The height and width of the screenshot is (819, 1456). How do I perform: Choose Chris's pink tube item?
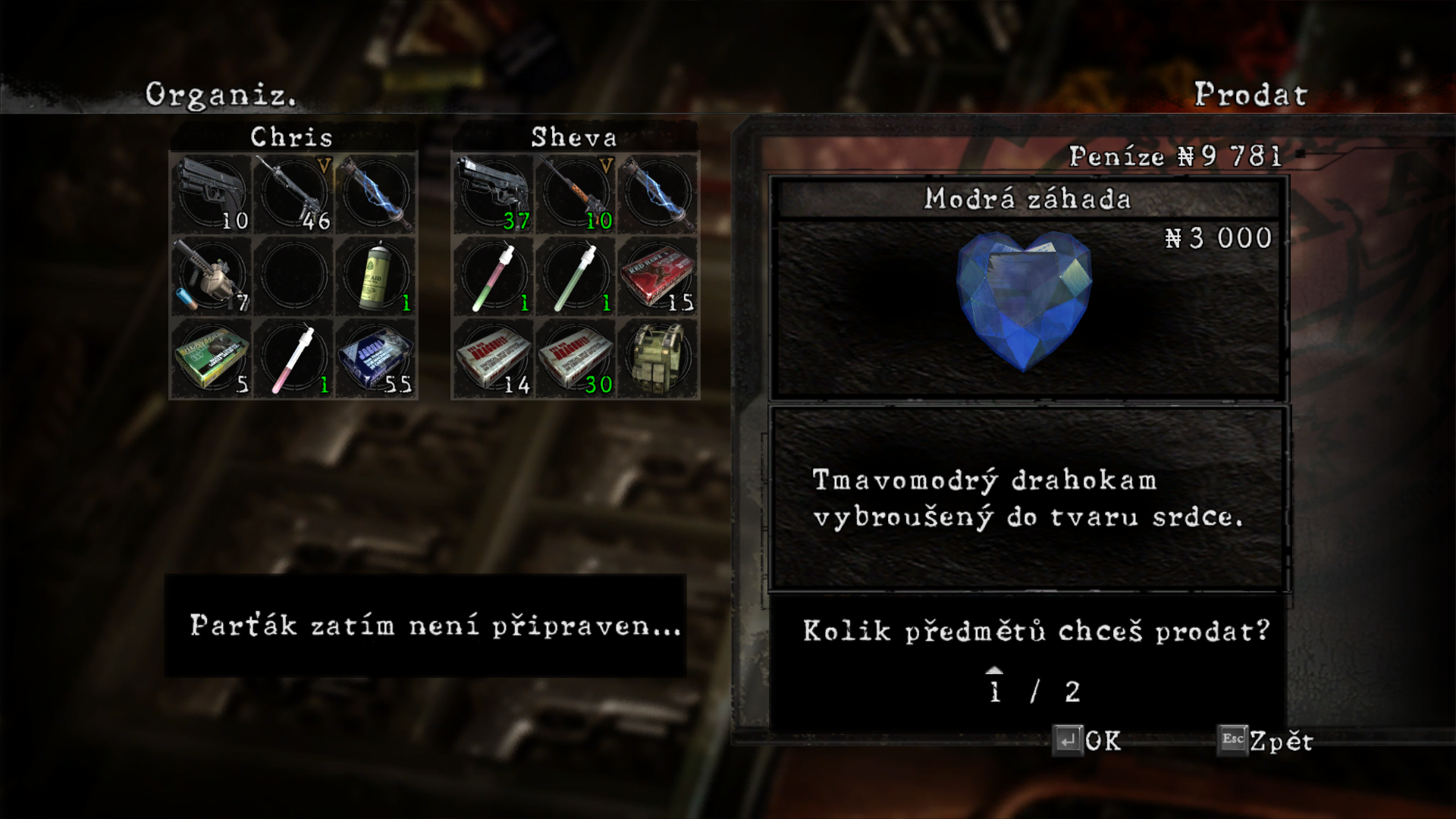click(x=293, y=359)
